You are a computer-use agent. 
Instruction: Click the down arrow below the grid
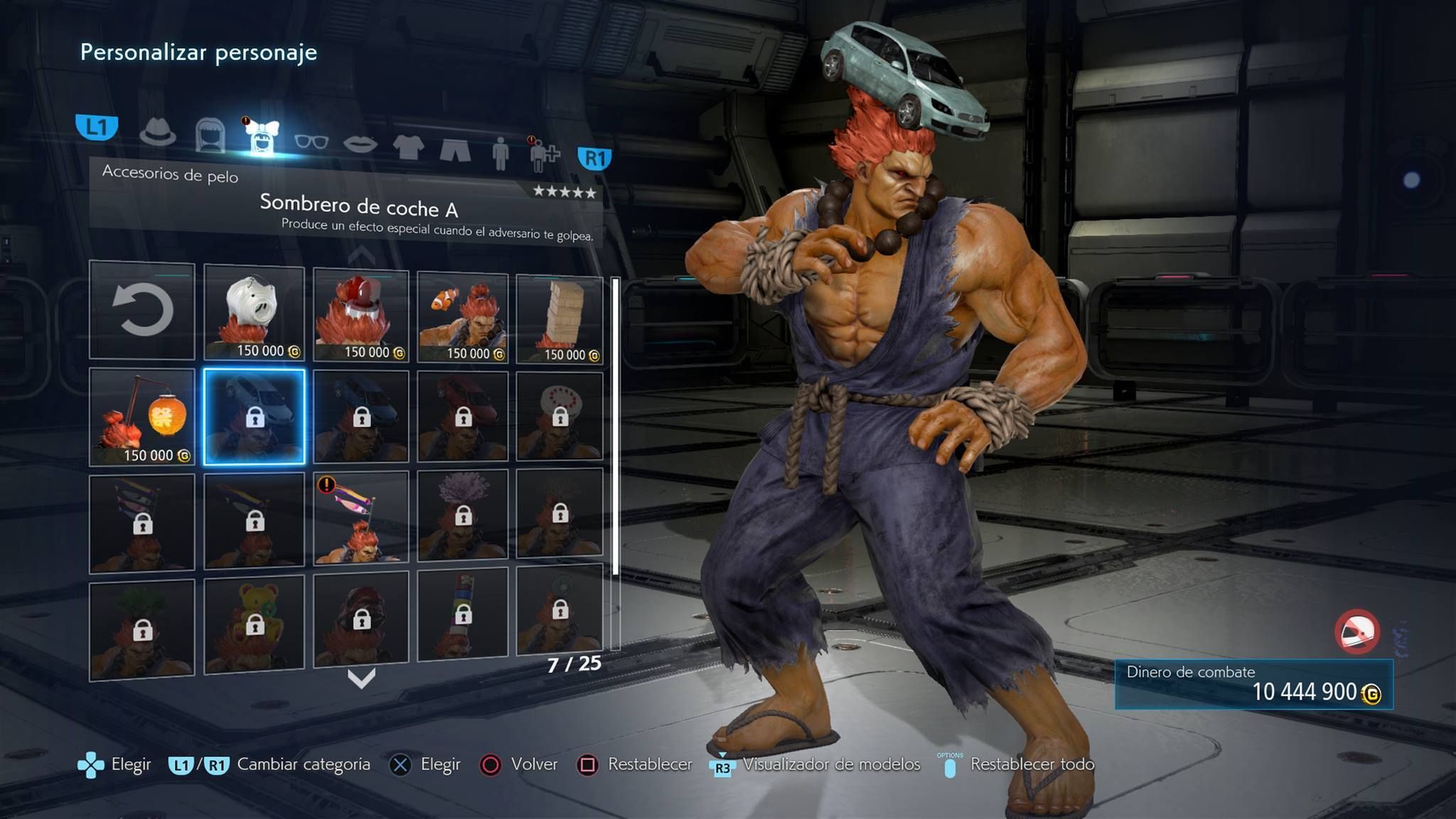coord(361,679)
